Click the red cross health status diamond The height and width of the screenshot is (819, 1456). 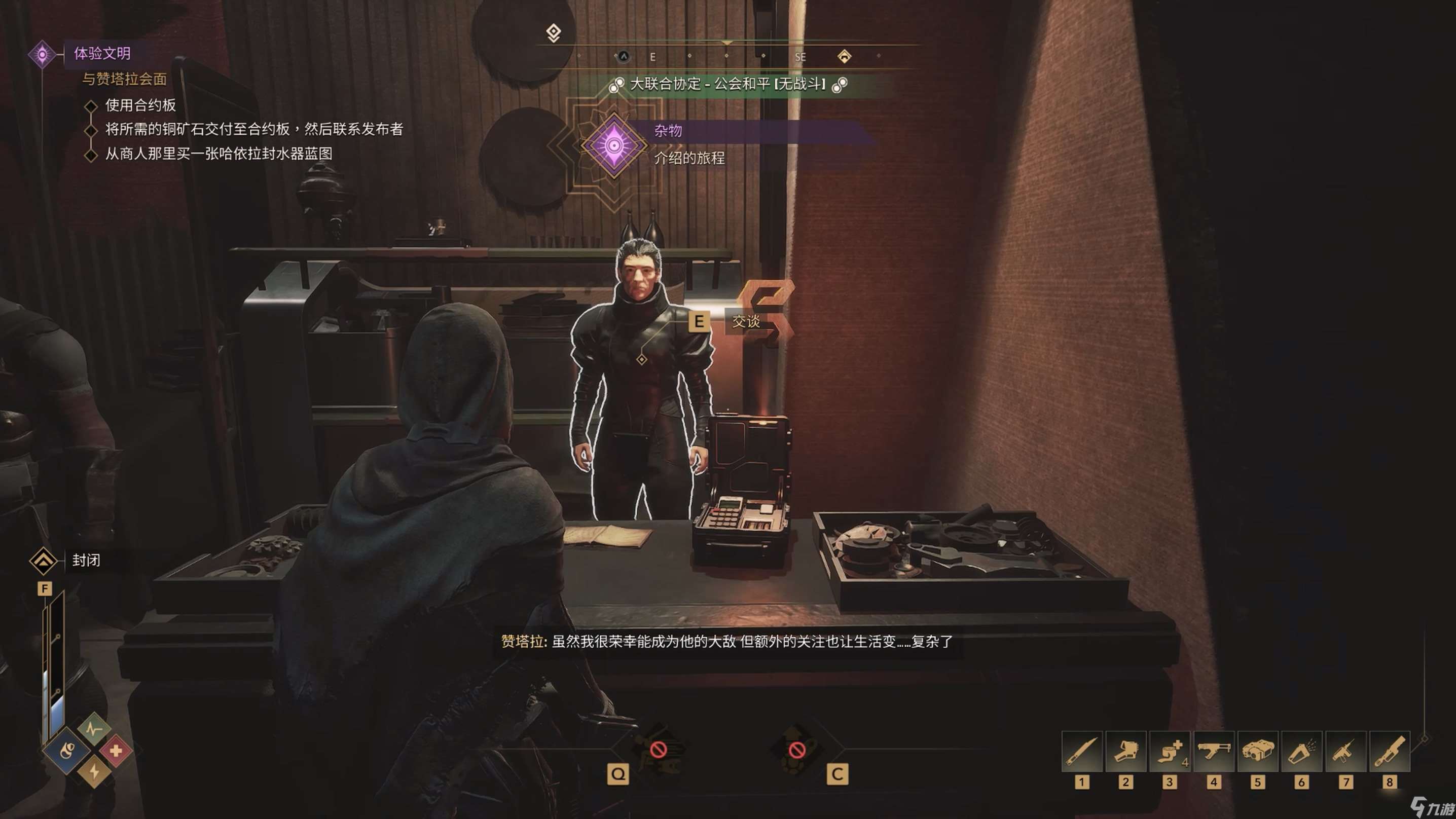tap(116, 751)
